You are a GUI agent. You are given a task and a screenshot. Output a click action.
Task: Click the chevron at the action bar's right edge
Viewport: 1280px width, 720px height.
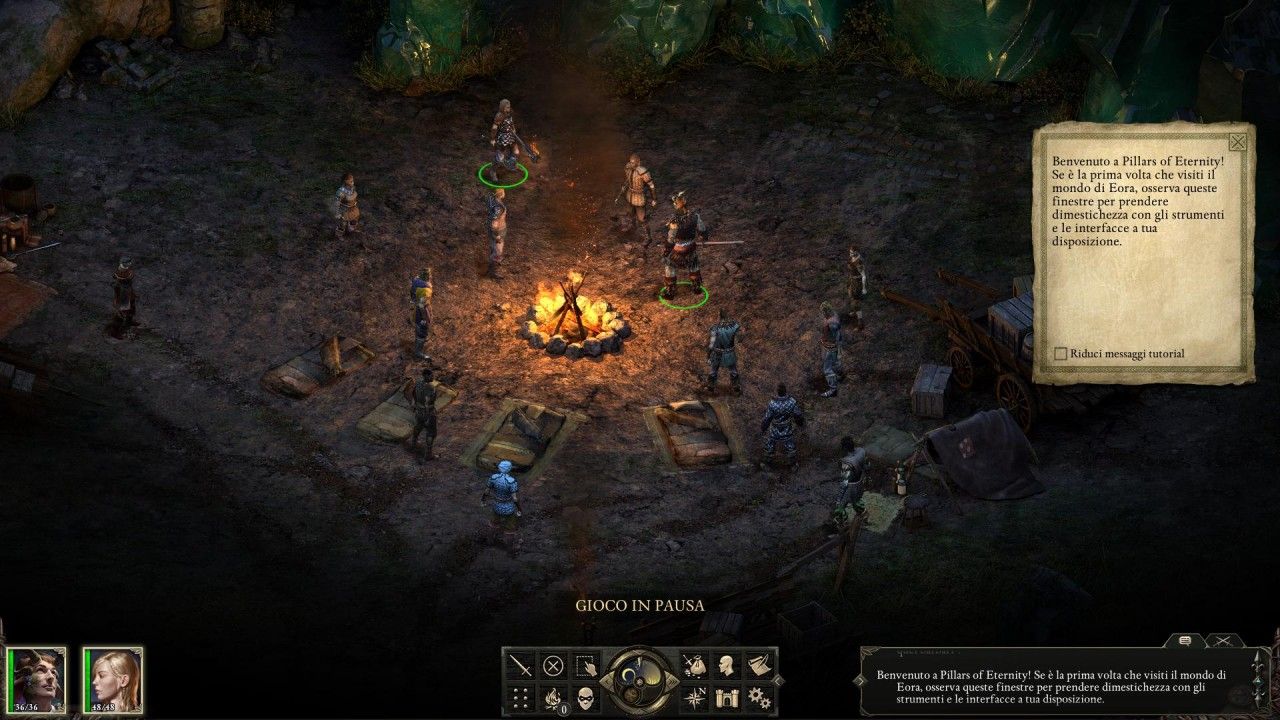point(778,681)
